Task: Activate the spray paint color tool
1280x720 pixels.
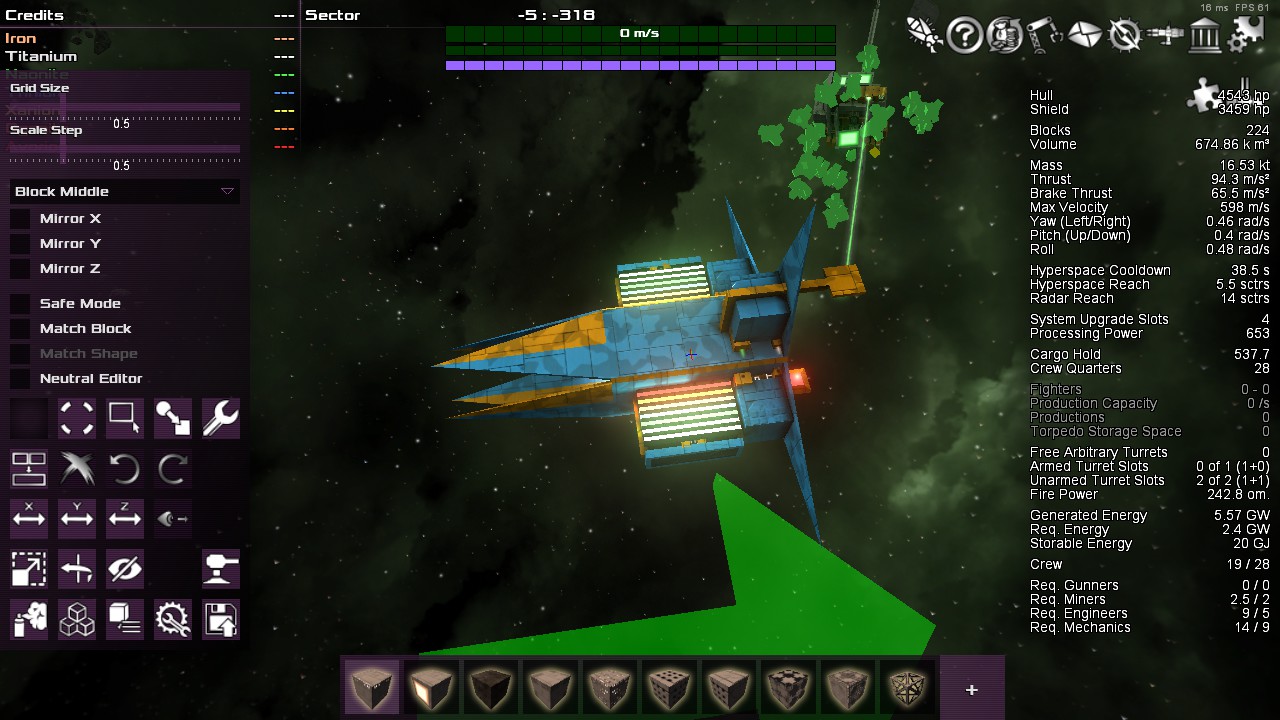Action: click(x=28, y=619)
